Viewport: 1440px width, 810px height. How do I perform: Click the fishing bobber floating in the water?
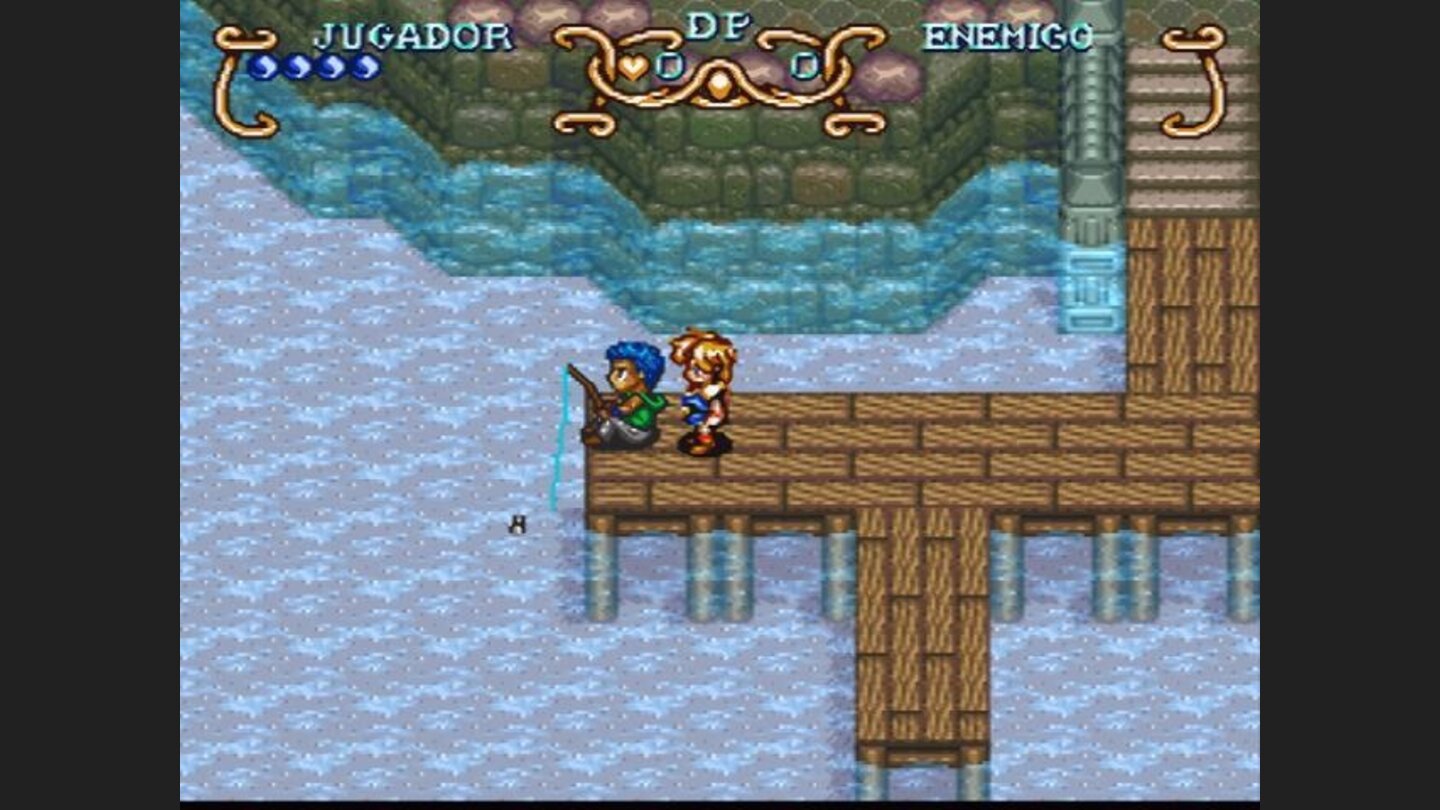click(x=518, y=524)
